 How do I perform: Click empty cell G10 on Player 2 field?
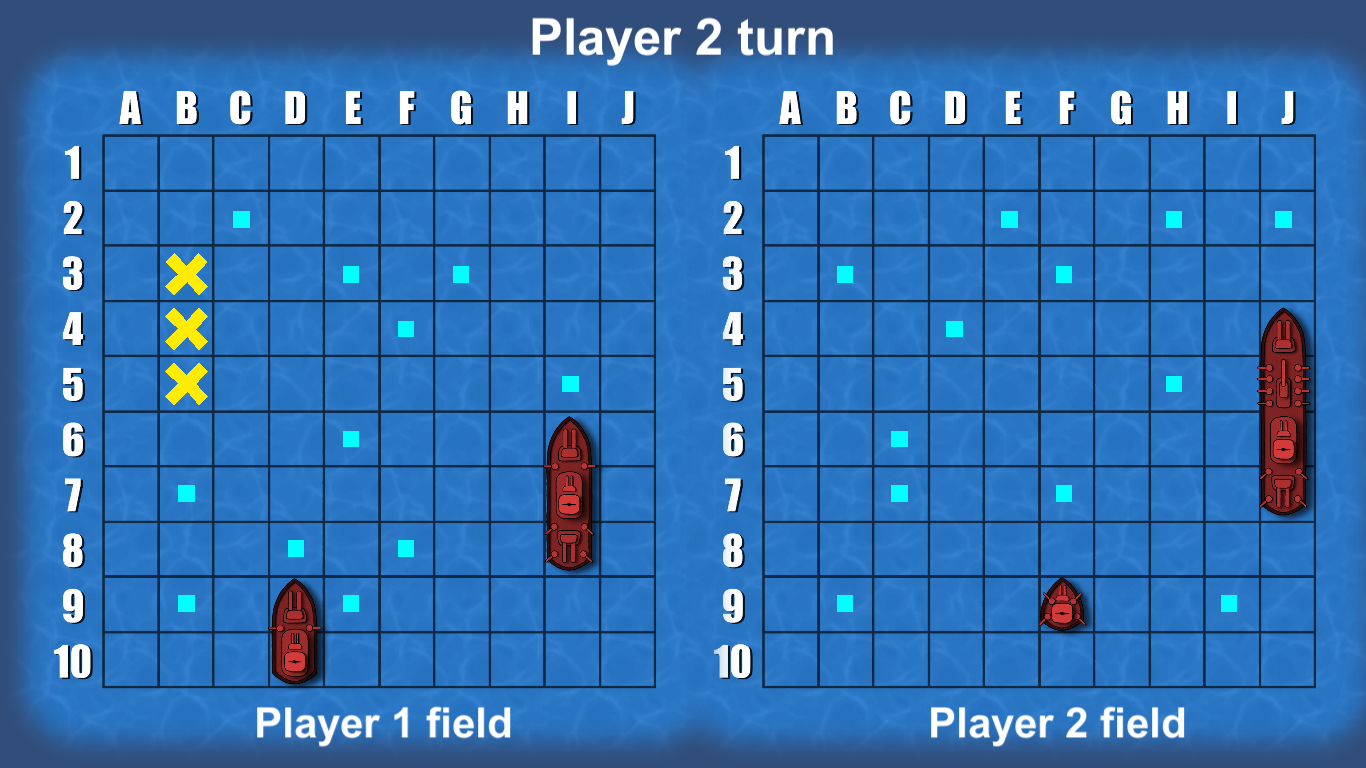tap(1120, 660)
